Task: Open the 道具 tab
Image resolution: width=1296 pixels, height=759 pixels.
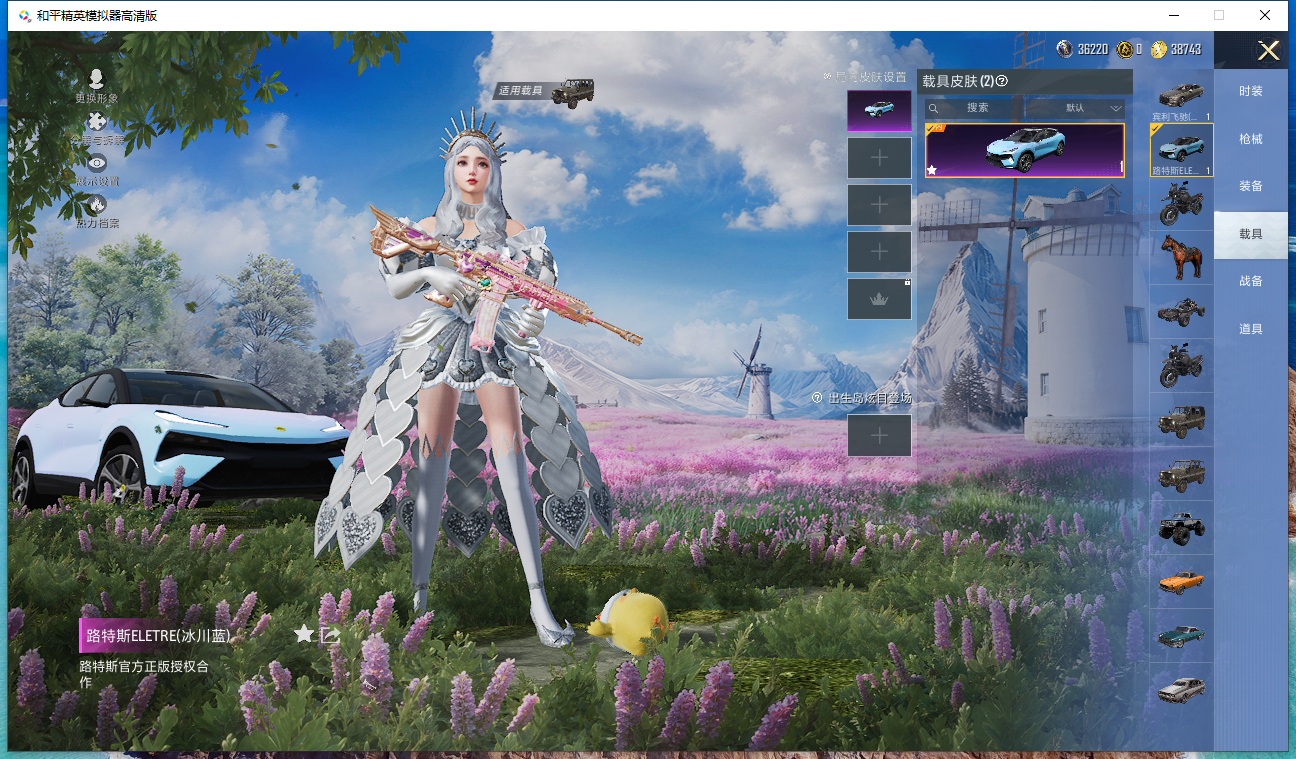Action: pos(1250,329)
